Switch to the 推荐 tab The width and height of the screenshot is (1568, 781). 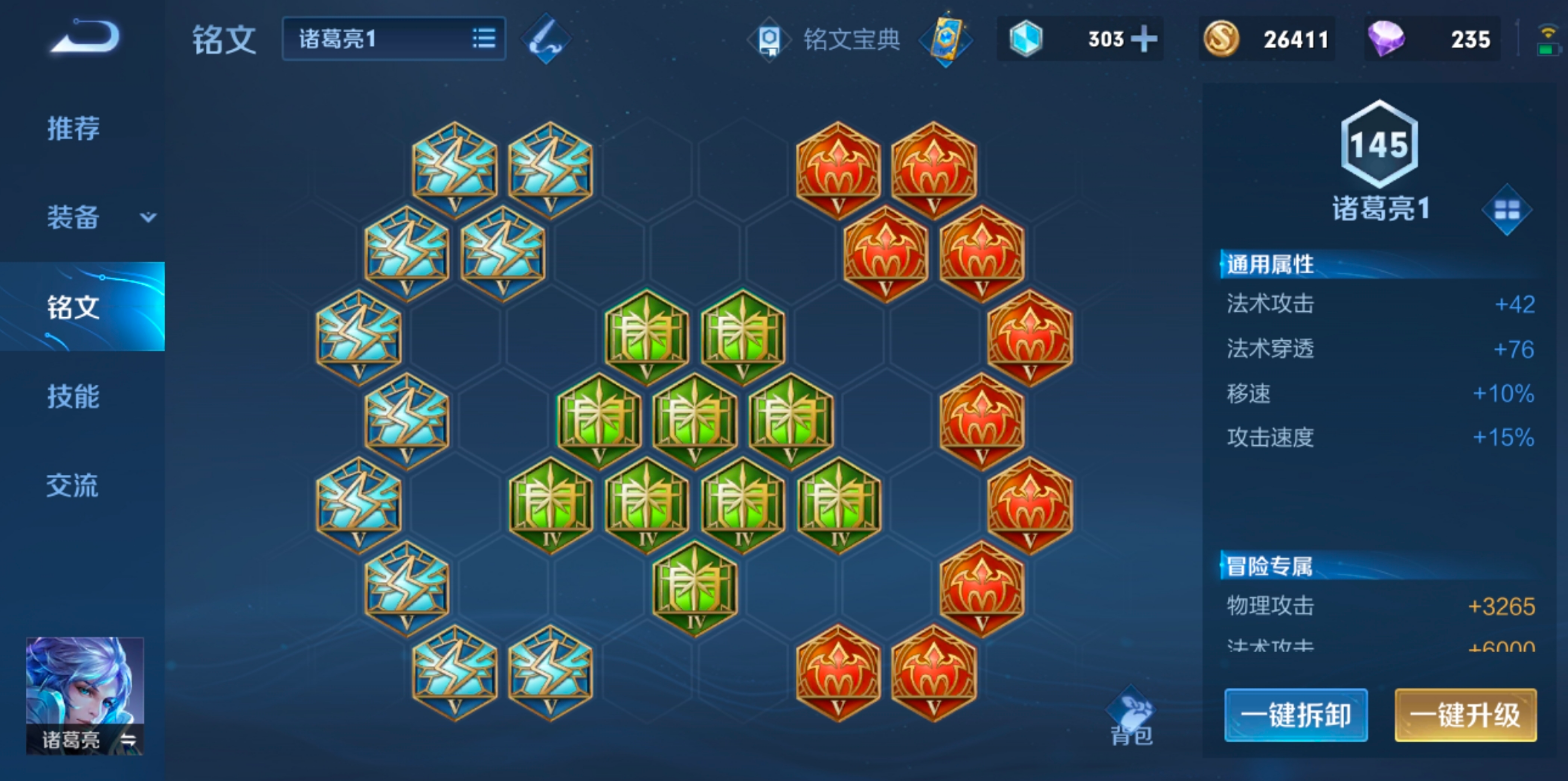[73, 128]
